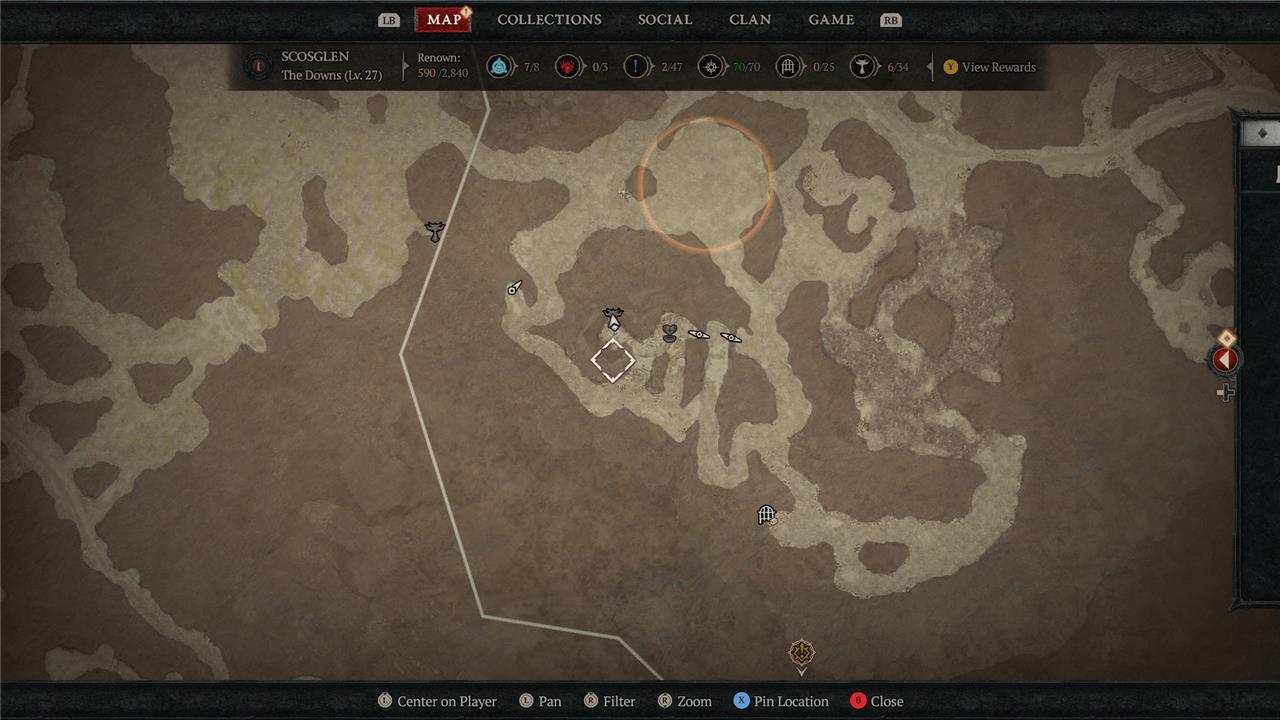Viewport: 1280px width, 720px height.
Task: Select the red strongholds renown icon
Action: (568, 67)
